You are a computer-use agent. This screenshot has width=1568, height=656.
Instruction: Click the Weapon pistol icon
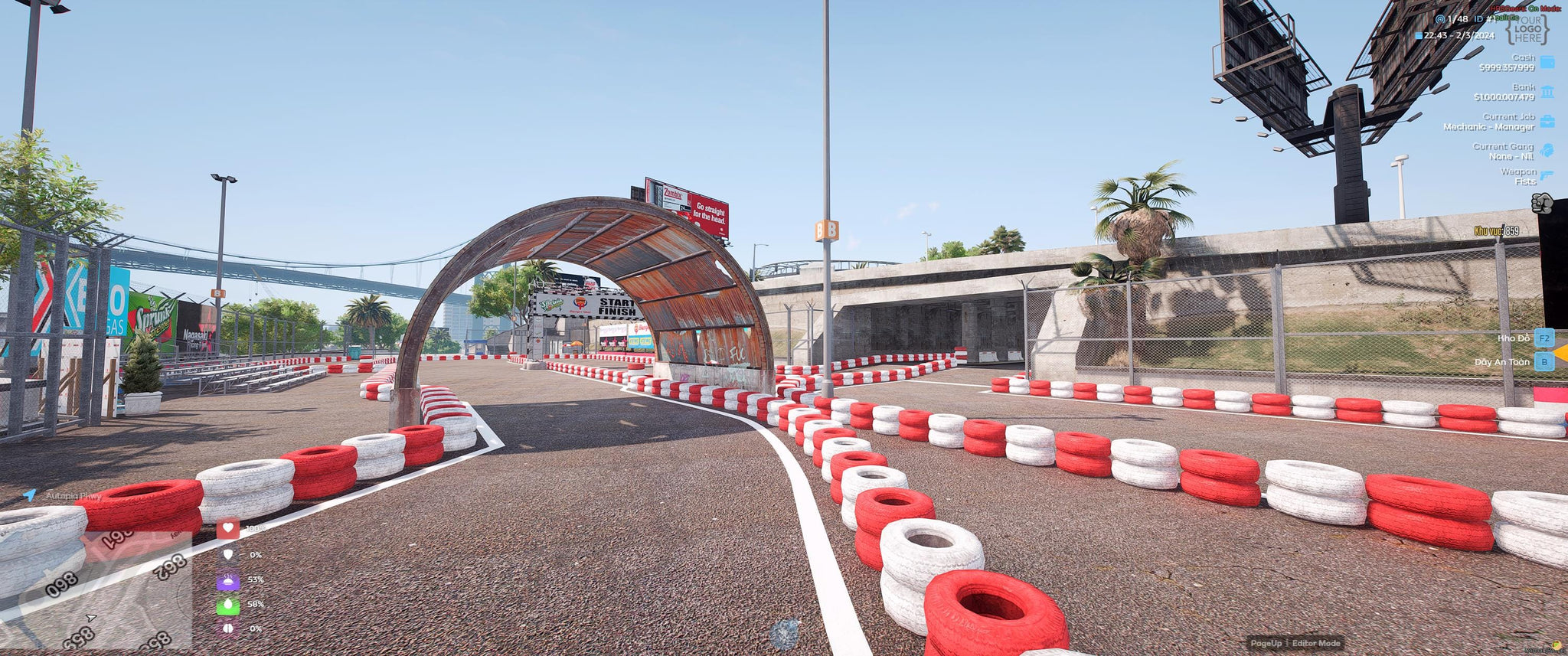[1547, 176]
